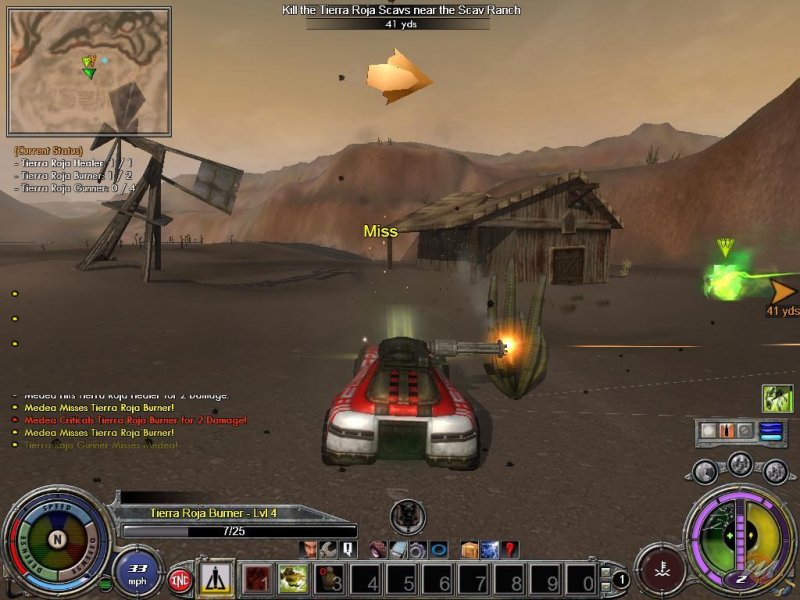Open the red question mark help icon
The height and width of the screenshot is (600, 800).
510,549
